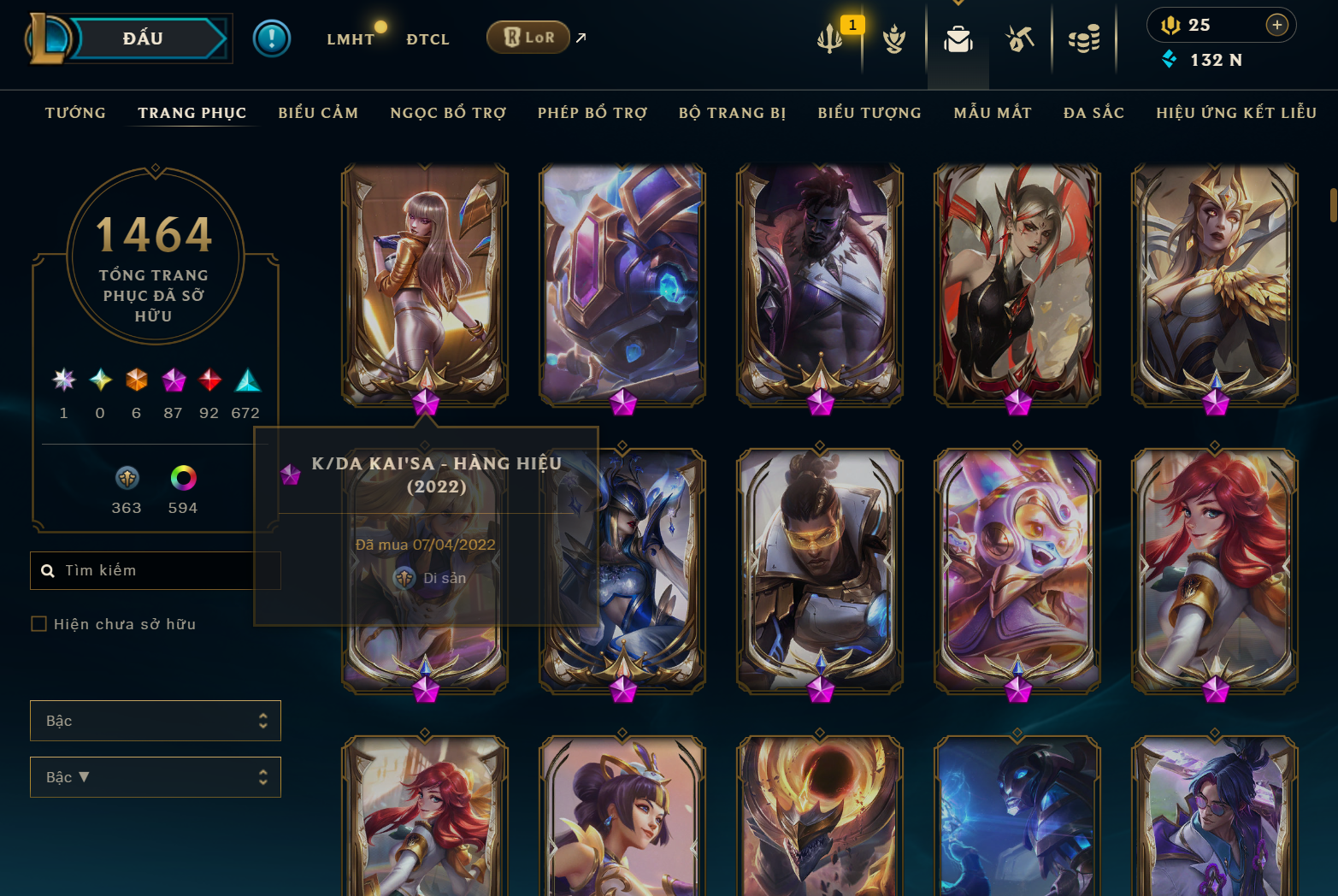The width and height of the screenshot is (1338, 896).
Task: Select the cyan triangle gem icon showing 672
Action: (246, 380)
